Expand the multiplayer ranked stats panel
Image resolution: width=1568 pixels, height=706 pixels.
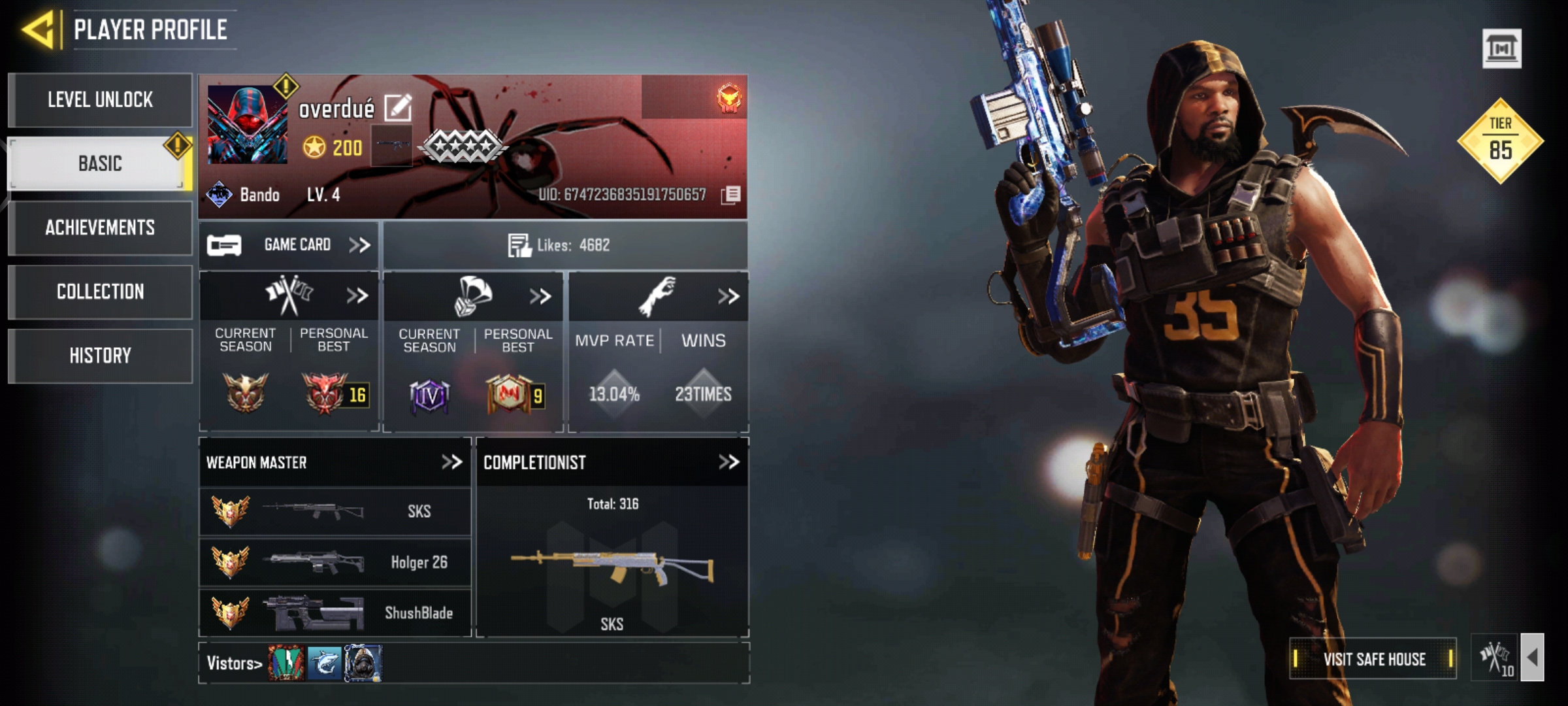point(357,296)
